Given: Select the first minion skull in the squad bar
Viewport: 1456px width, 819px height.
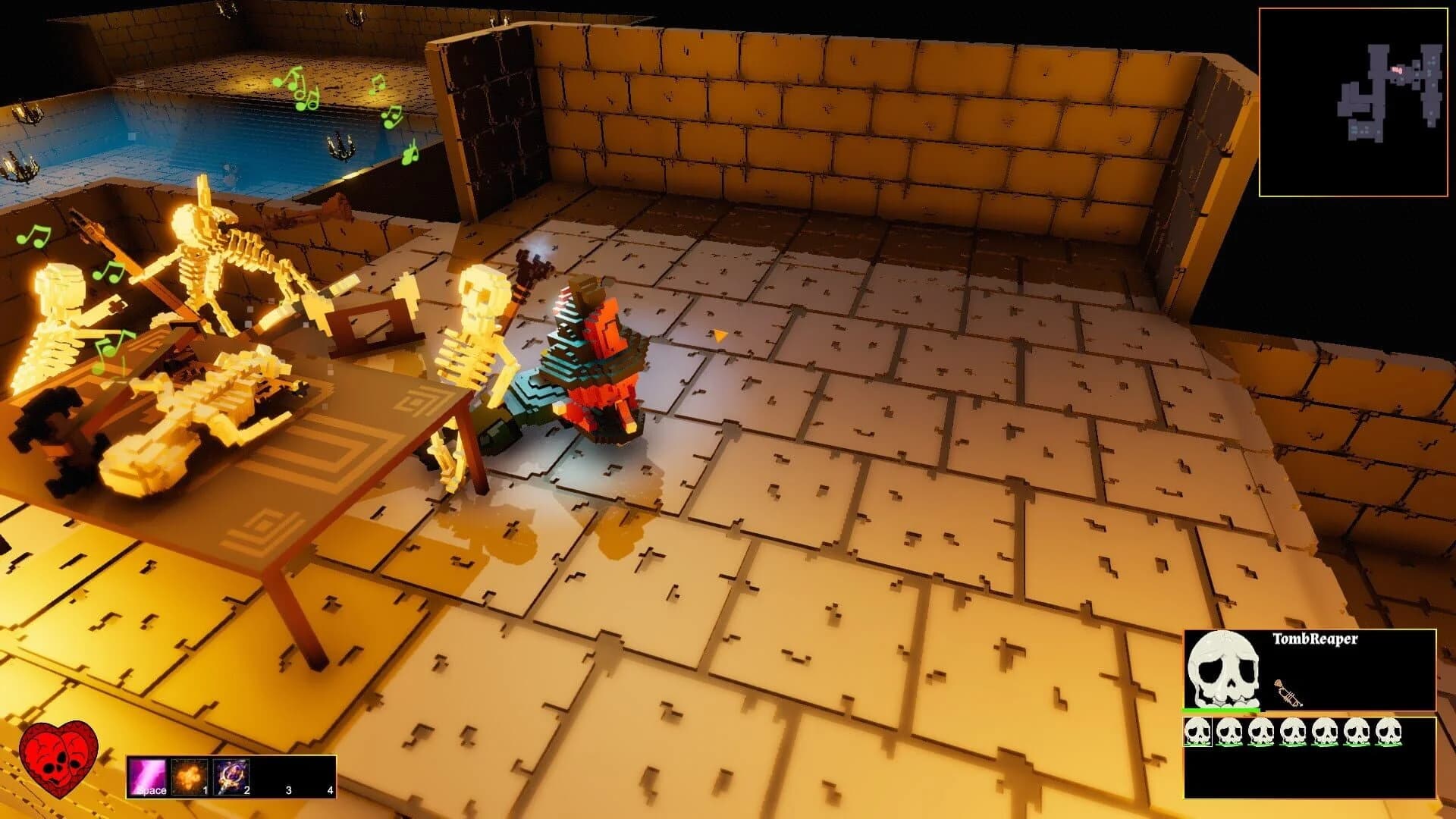Looking at the screenshot, I should (1197, 732).
